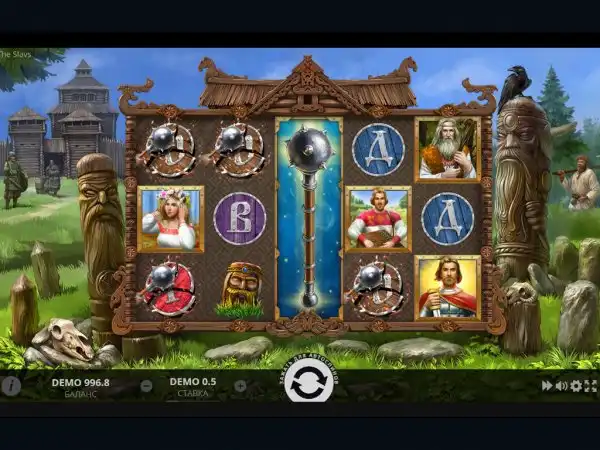Screen dimensions: 600x450
Task: Enable fast-forward turbo spin mode
Action: click(547, 385)
